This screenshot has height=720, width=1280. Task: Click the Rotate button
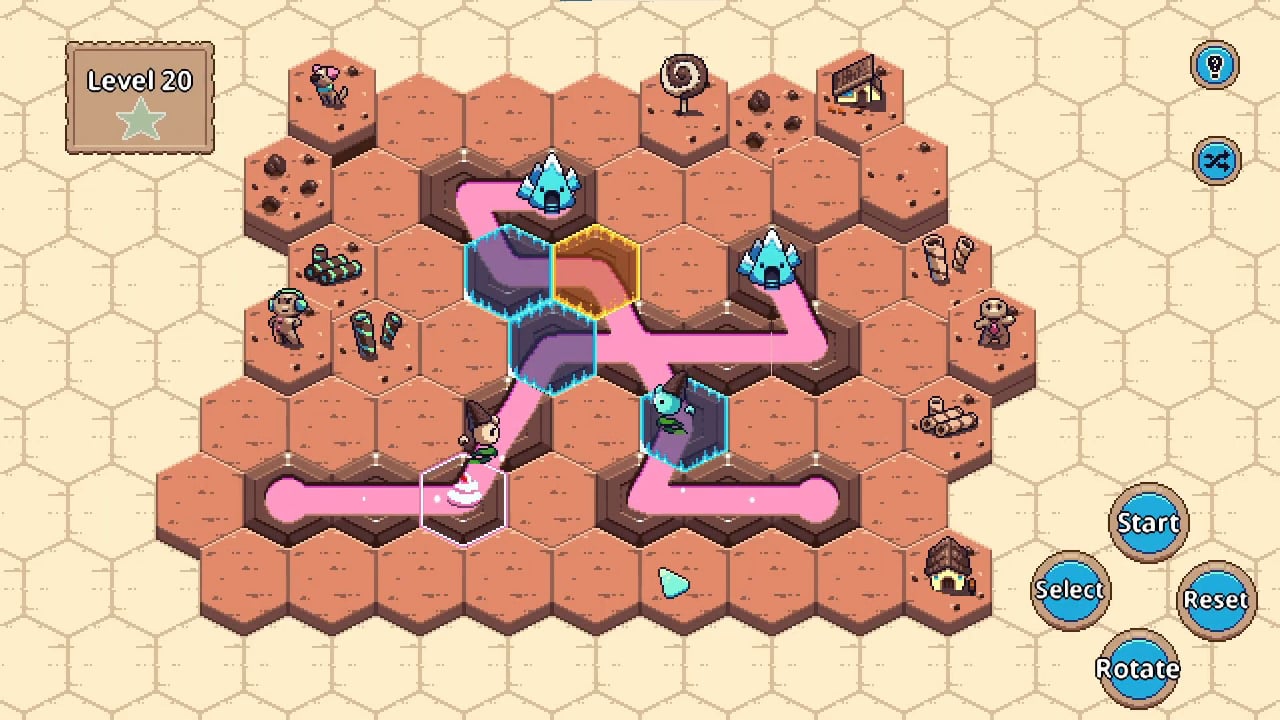tap(1138, 668)
